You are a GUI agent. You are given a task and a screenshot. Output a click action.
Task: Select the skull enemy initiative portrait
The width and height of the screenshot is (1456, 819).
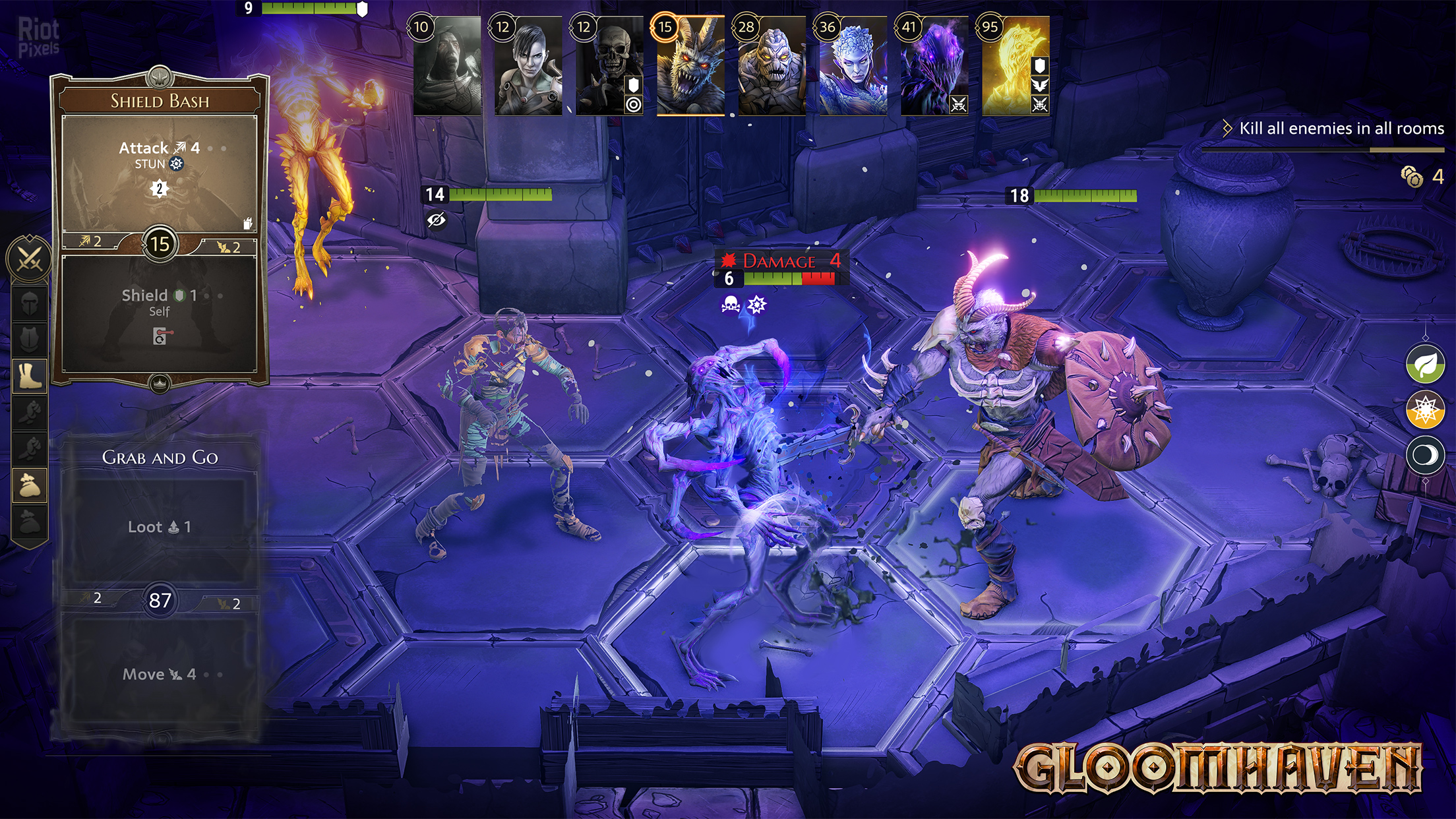[x=609, y=66]
